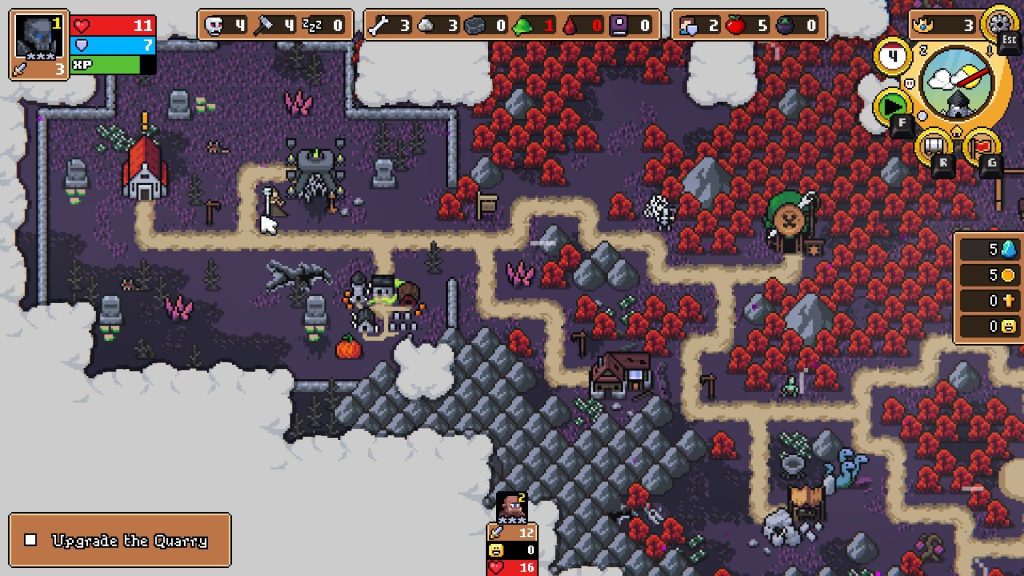Open the day calendar showing 4

pyautogui.click(x=891, y=57)
